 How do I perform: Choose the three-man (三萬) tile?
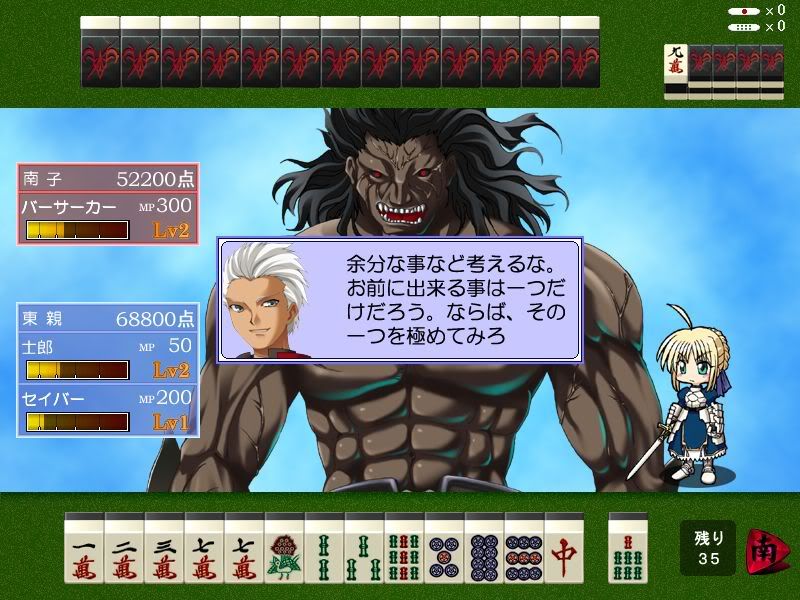[x=164, y=549]
